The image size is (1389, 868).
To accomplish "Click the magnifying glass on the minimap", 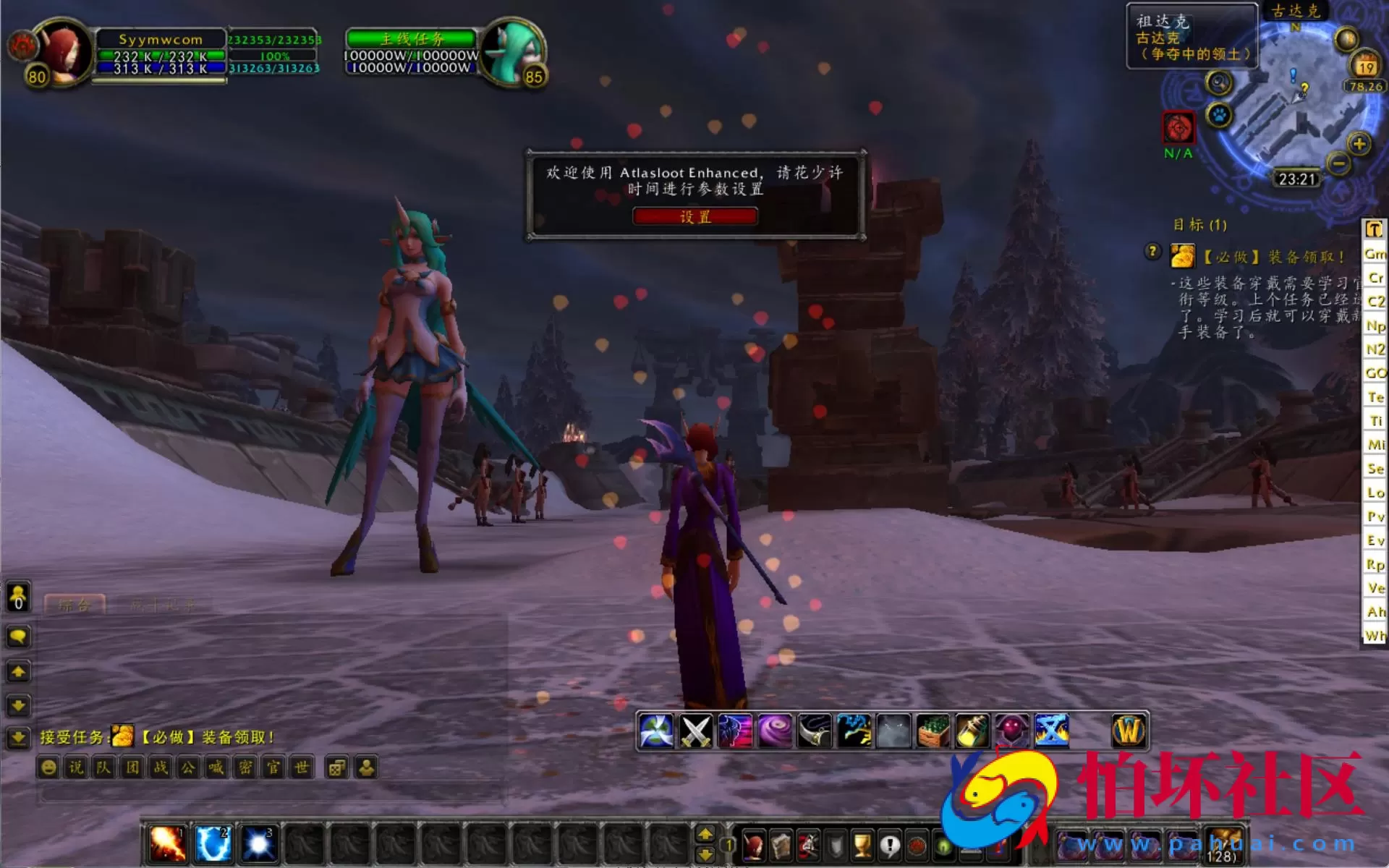I will pyautogui.click(x=1219, y=82).
